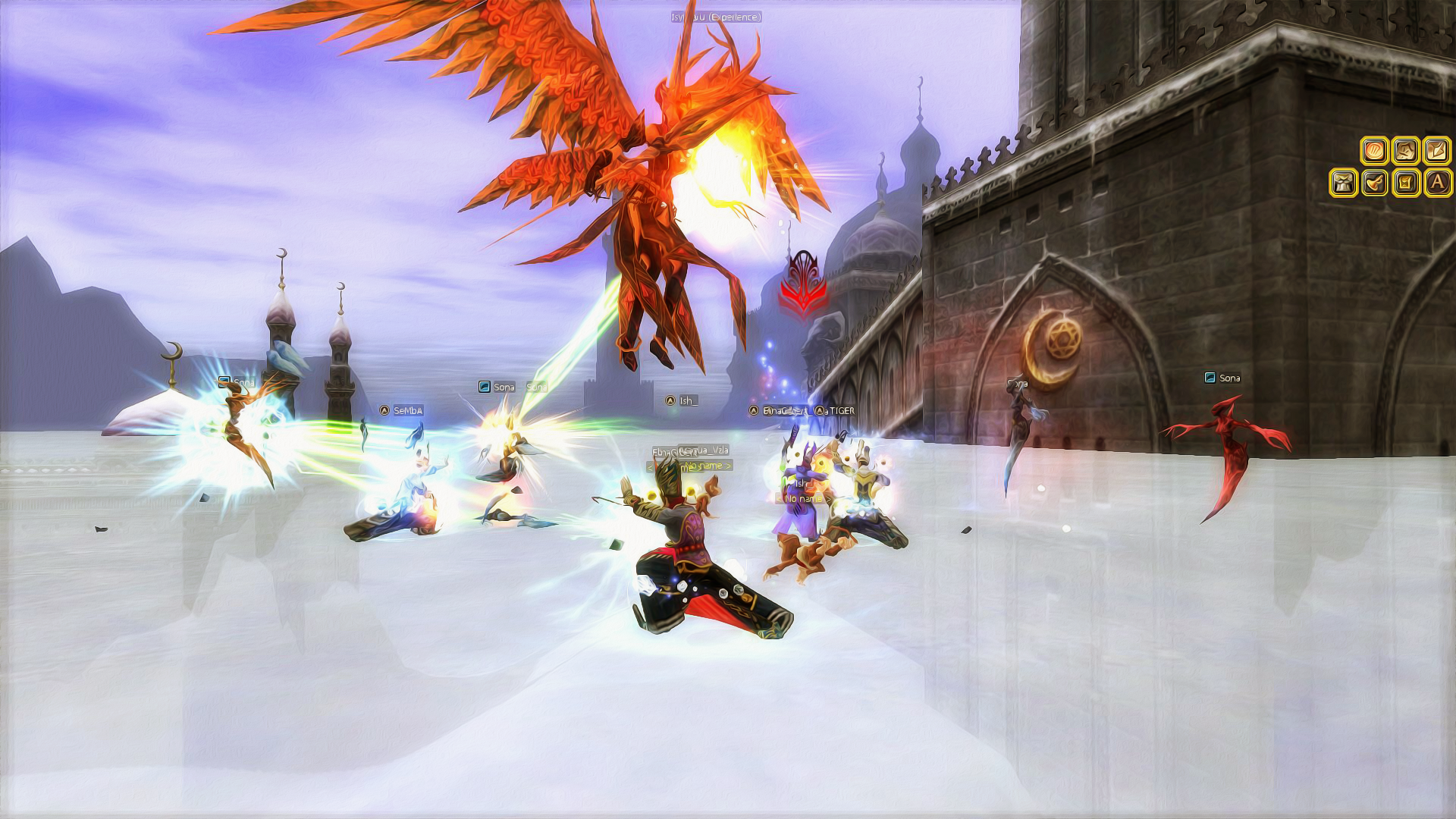Select the golden arrowhead icon

pos(1437,151)
